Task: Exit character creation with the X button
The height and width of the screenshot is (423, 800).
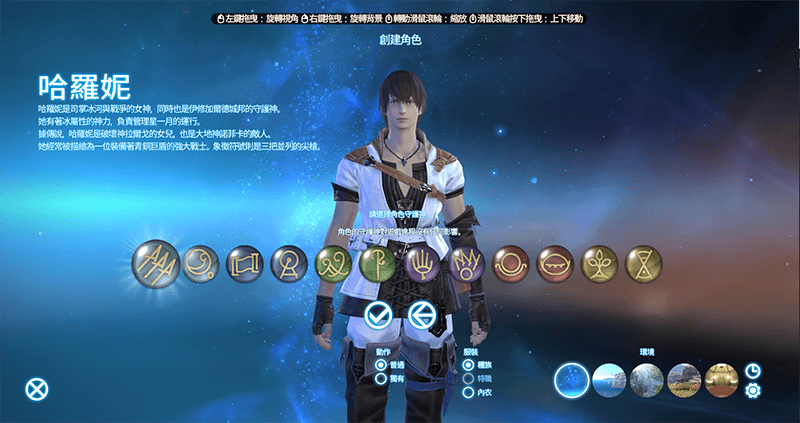Action: (x=36, y=389)
